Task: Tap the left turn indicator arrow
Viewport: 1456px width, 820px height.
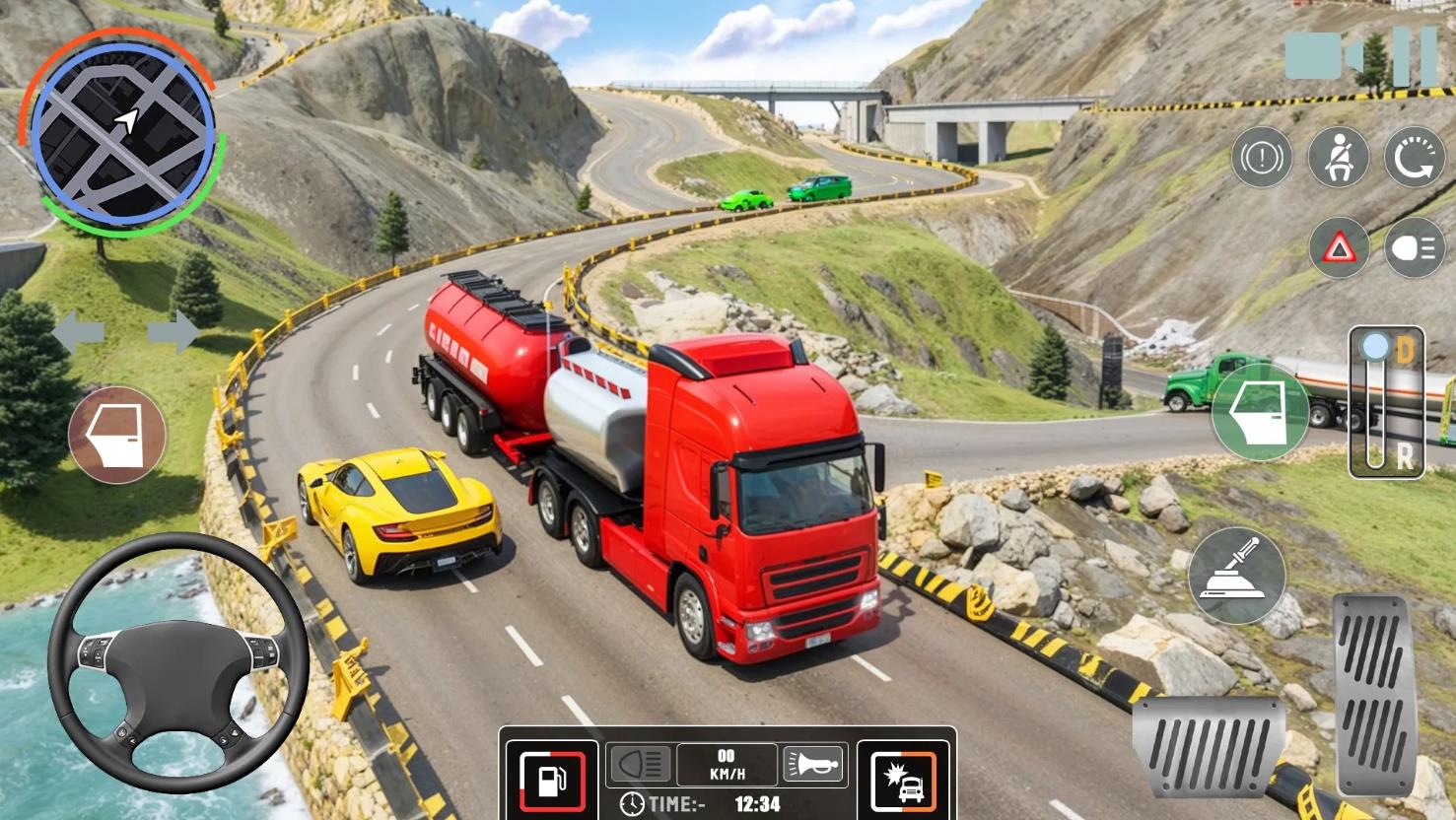Action: [78, 331]
